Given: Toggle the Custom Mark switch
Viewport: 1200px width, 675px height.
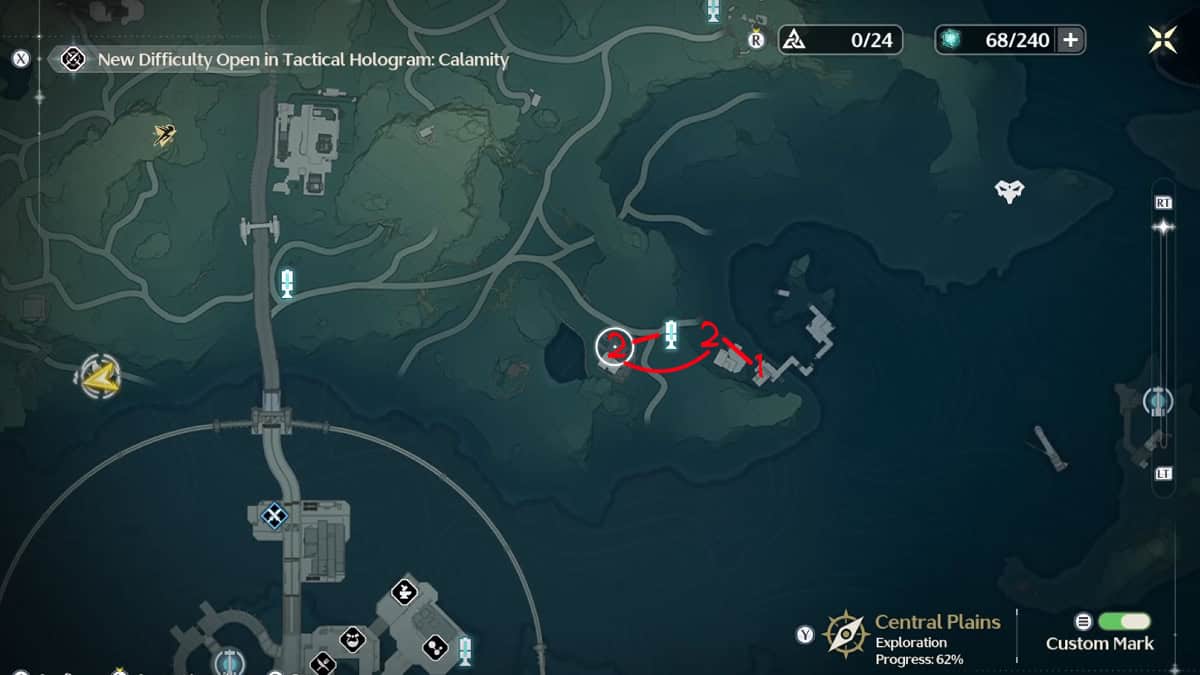Looking at the screenshot, I should (1124, 621).
